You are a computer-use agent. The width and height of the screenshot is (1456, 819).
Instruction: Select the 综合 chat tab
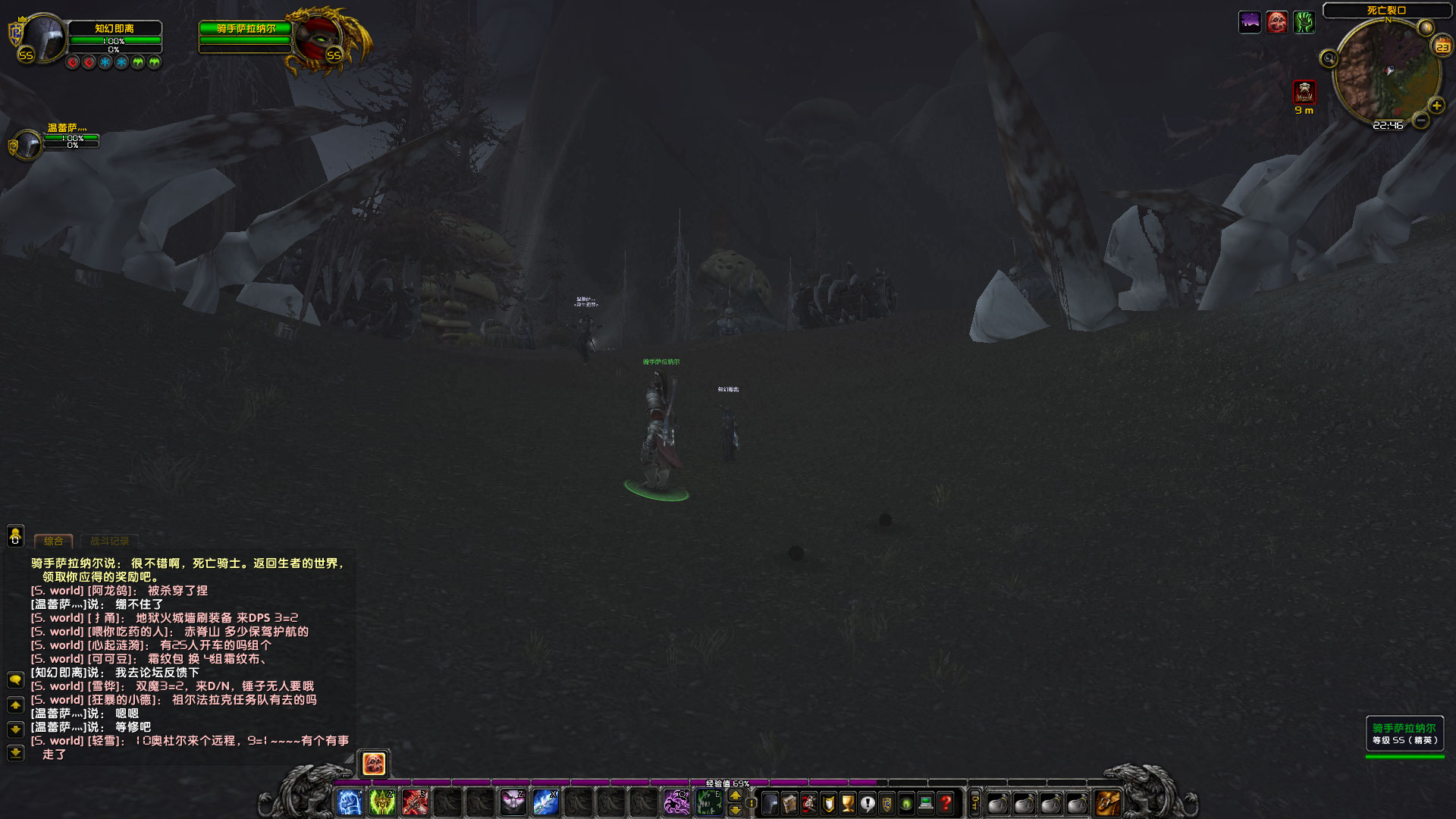(x=53, y=541)
